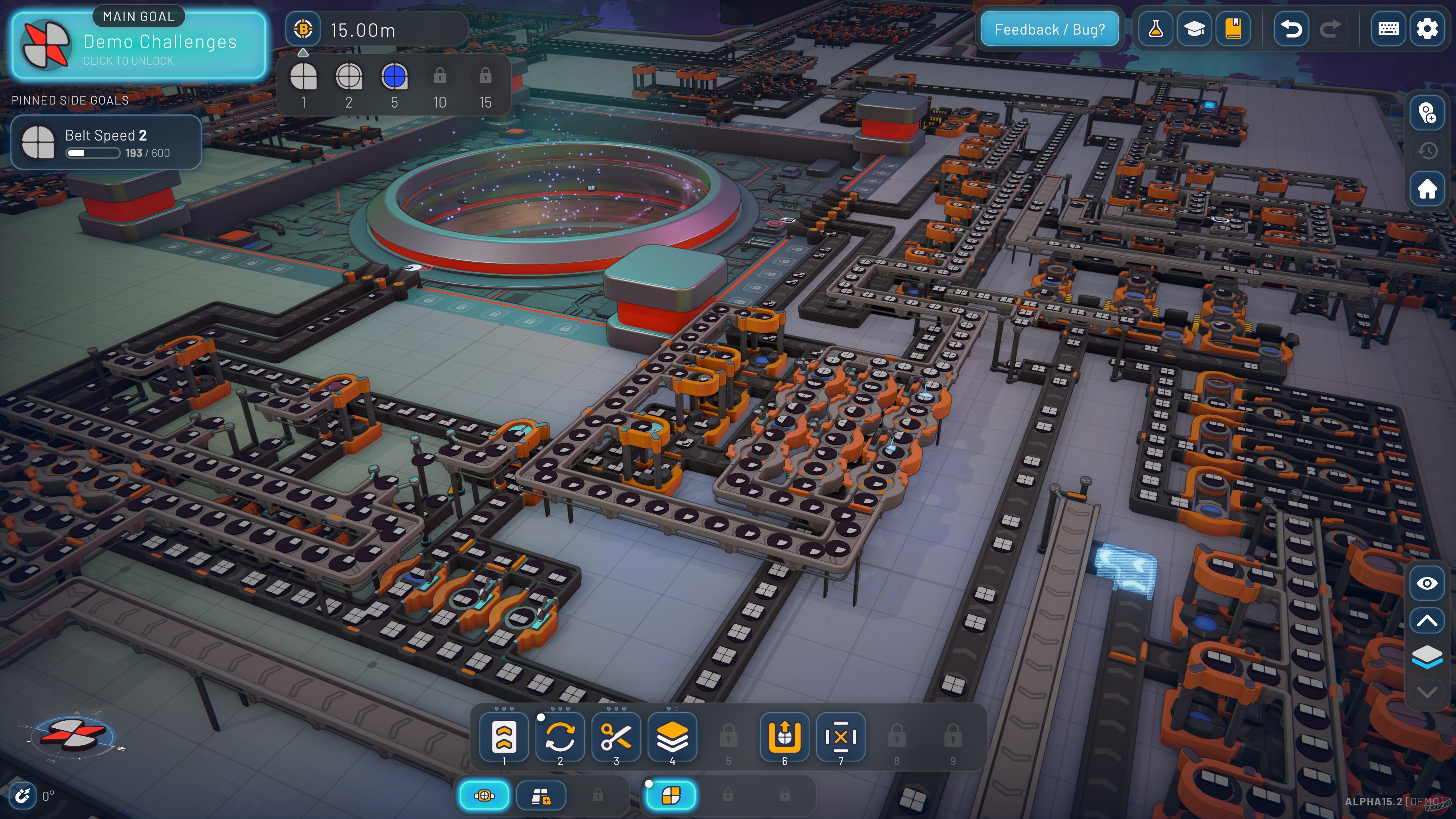Open the yellow bookmark book menu
Image resolution: width=1456 pixels, height=819 pixels.
(x=1233, y=29)
